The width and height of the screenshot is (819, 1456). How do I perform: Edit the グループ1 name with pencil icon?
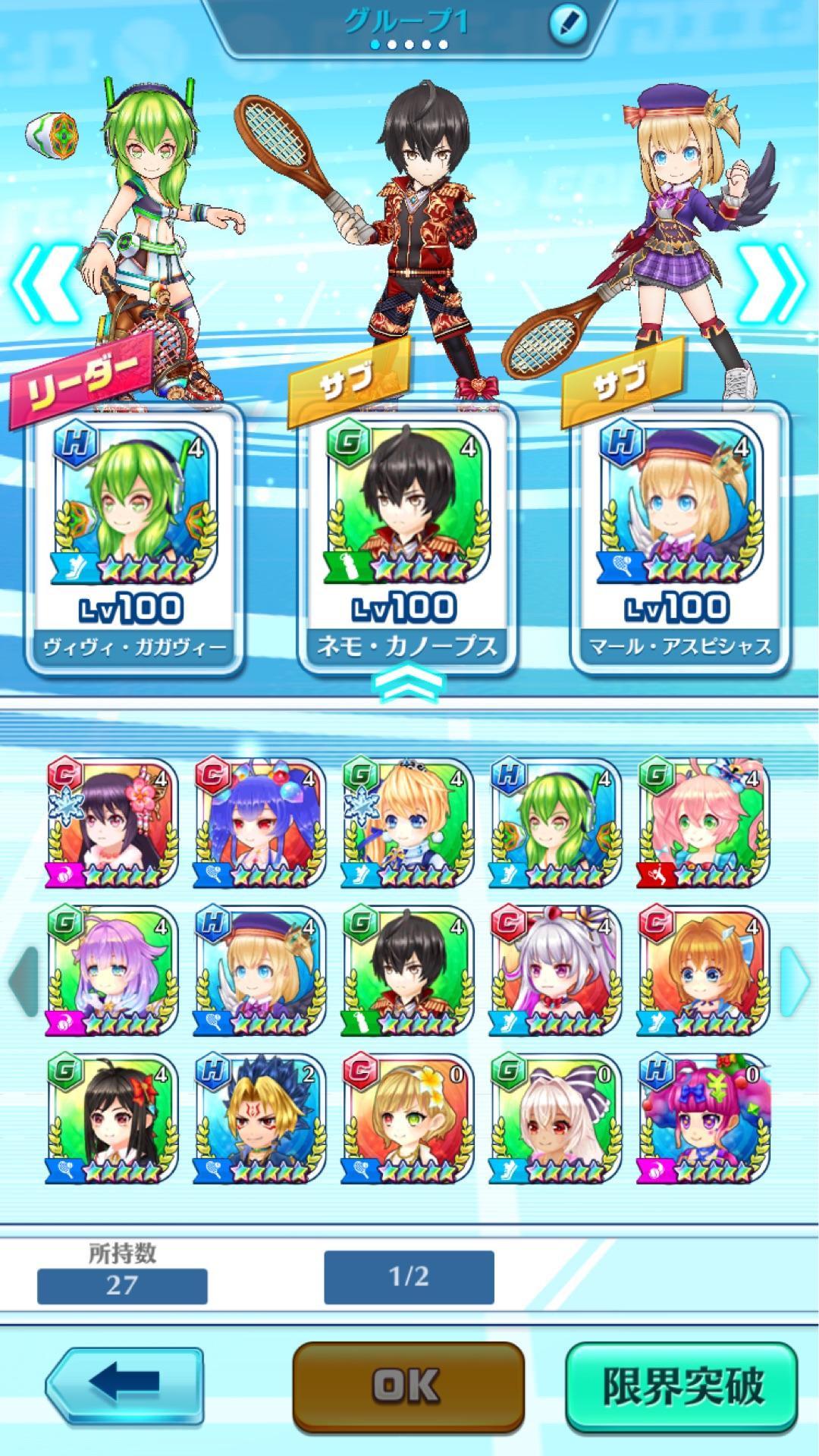(x=567, y=23)
